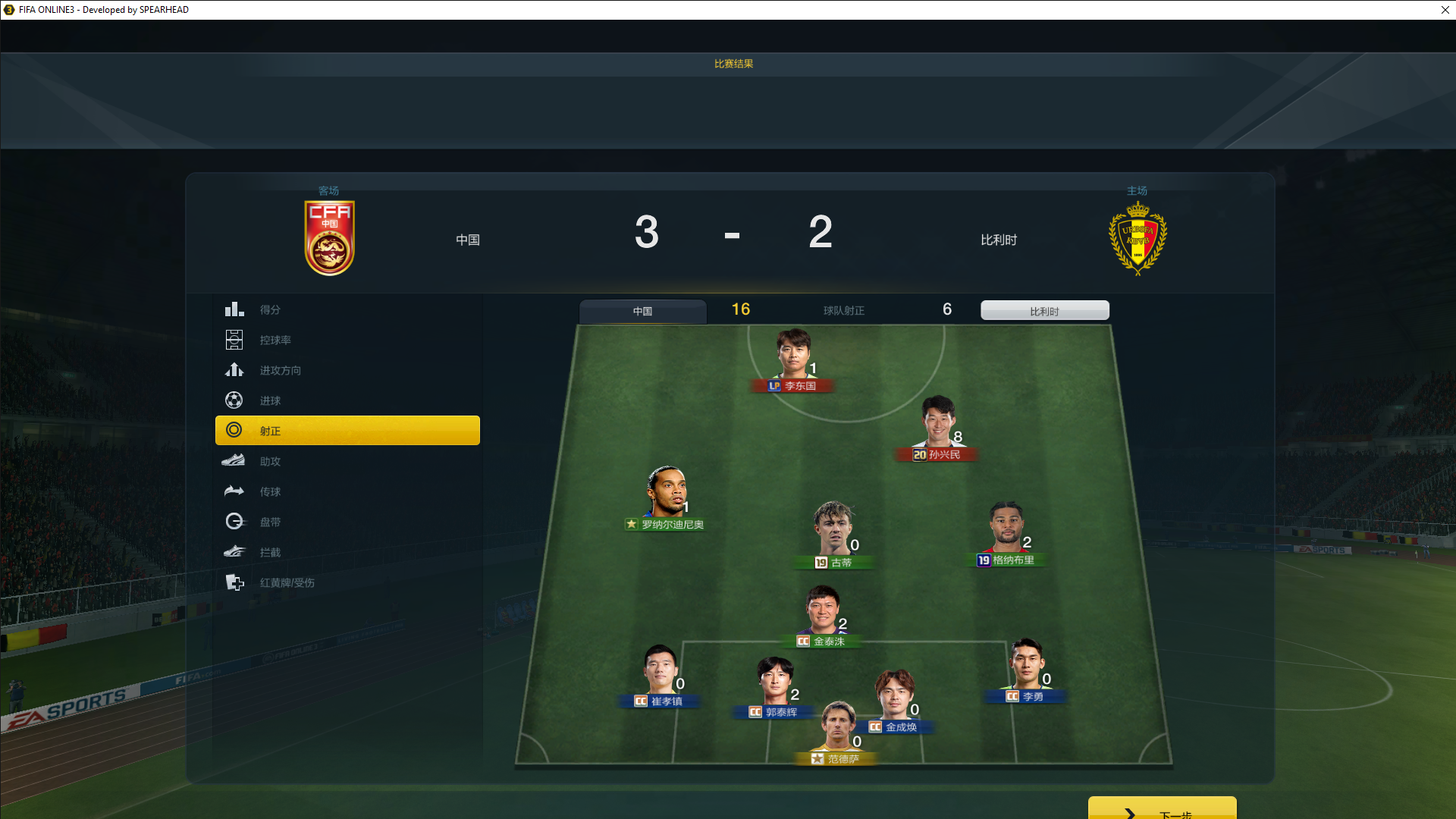View the 拦截 interceptions stats
This screenshot has height=819, width=1456.
coord(270,552)
